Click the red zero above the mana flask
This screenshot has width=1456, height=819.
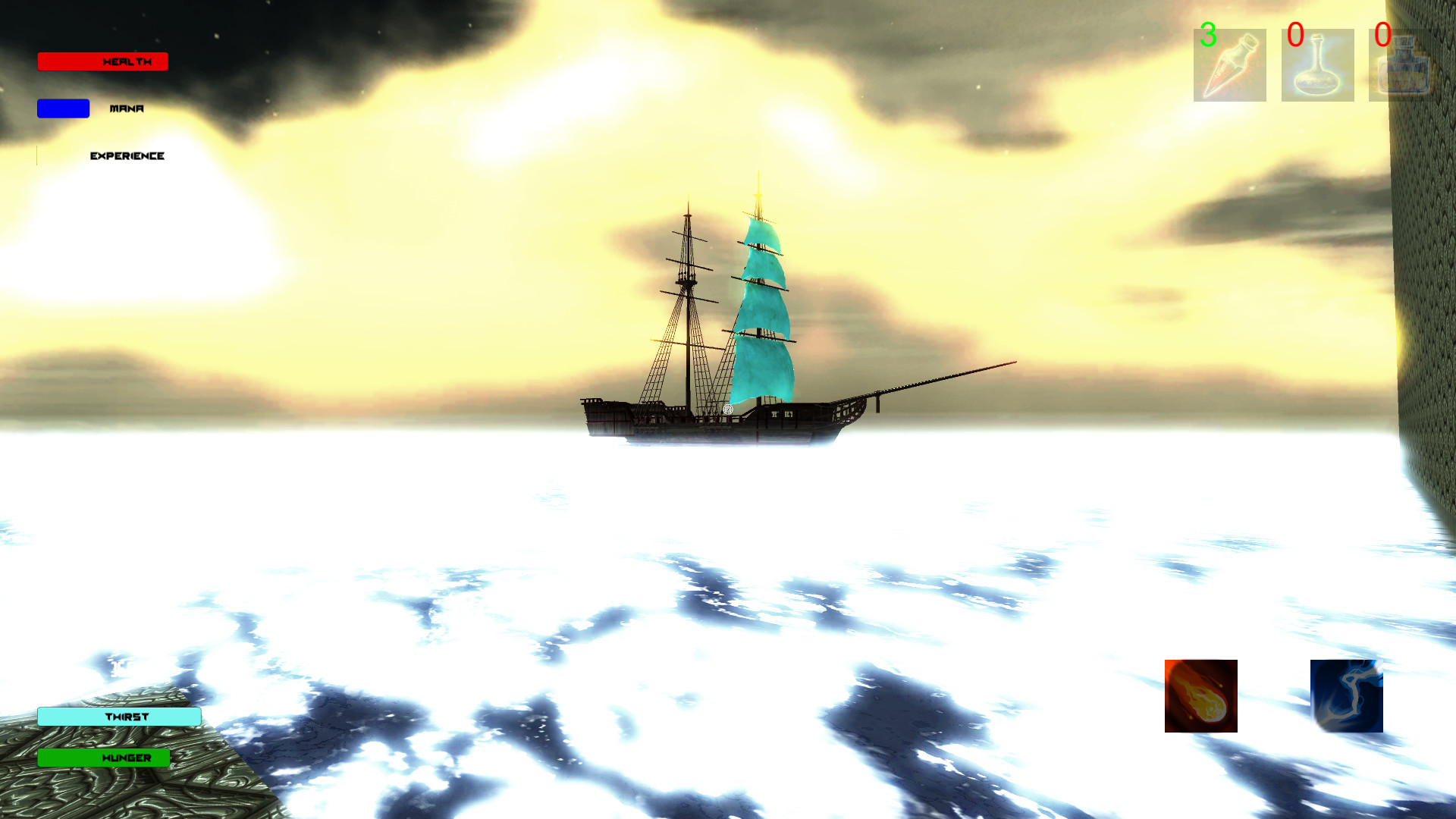pyautogui.click(x=1294, y=33)
